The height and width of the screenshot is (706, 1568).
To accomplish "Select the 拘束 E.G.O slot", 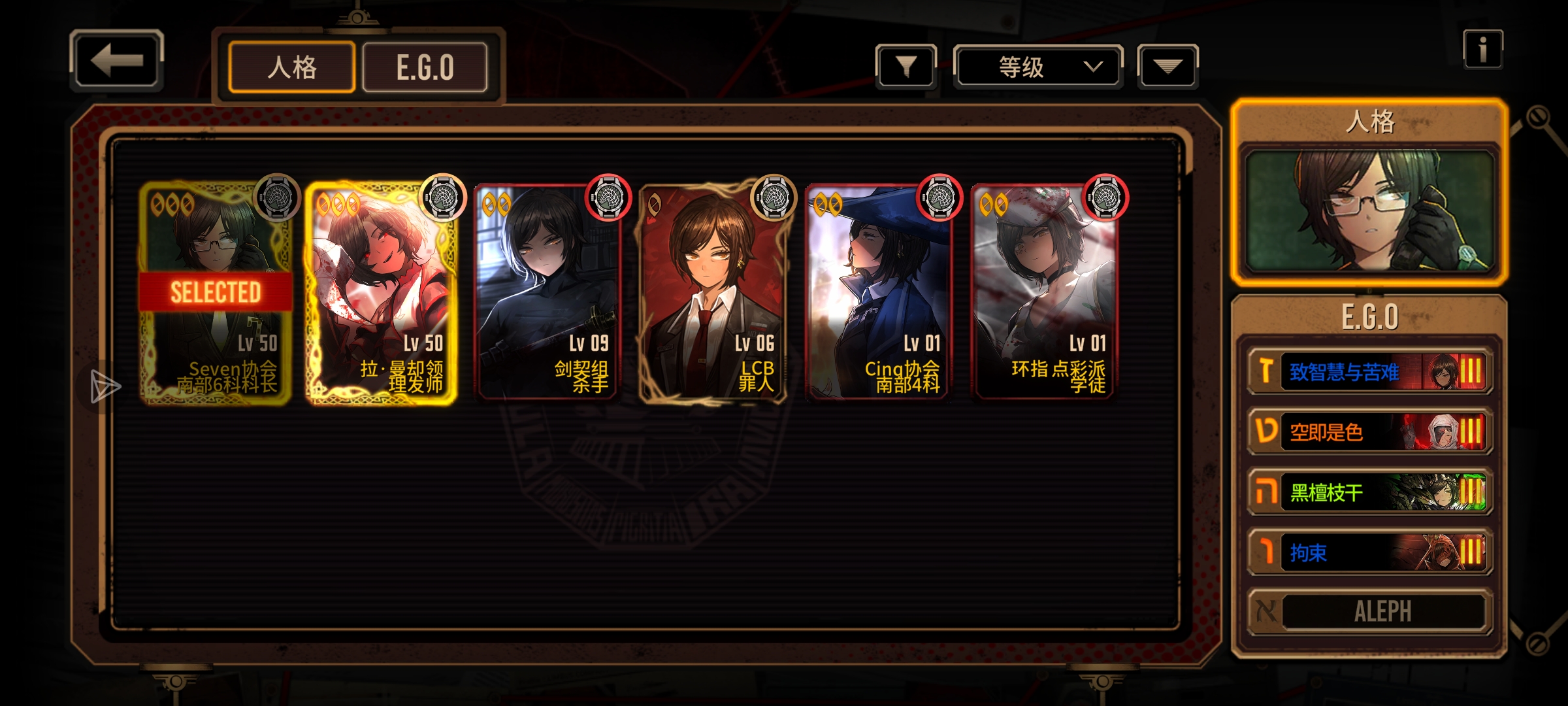I will (1370, 552).
